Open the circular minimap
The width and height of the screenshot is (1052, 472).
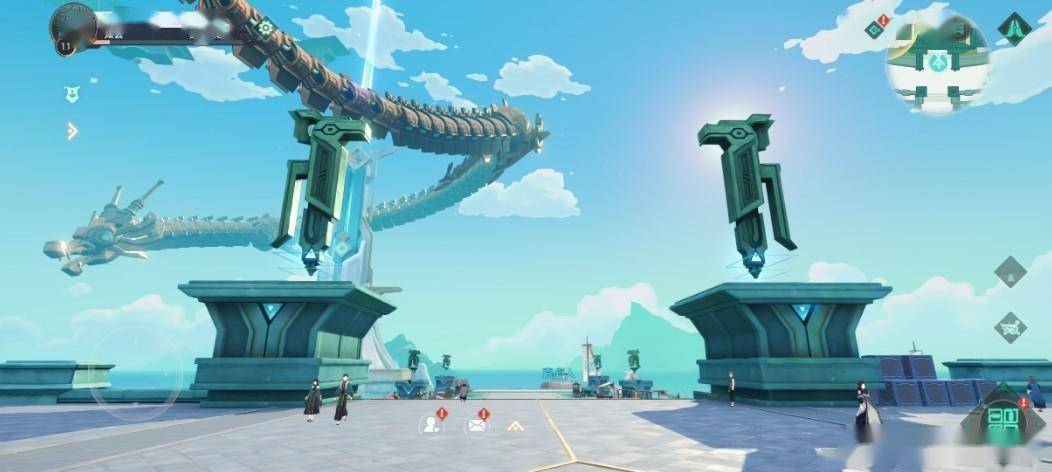pyautogui.click(x=937, y=62)
